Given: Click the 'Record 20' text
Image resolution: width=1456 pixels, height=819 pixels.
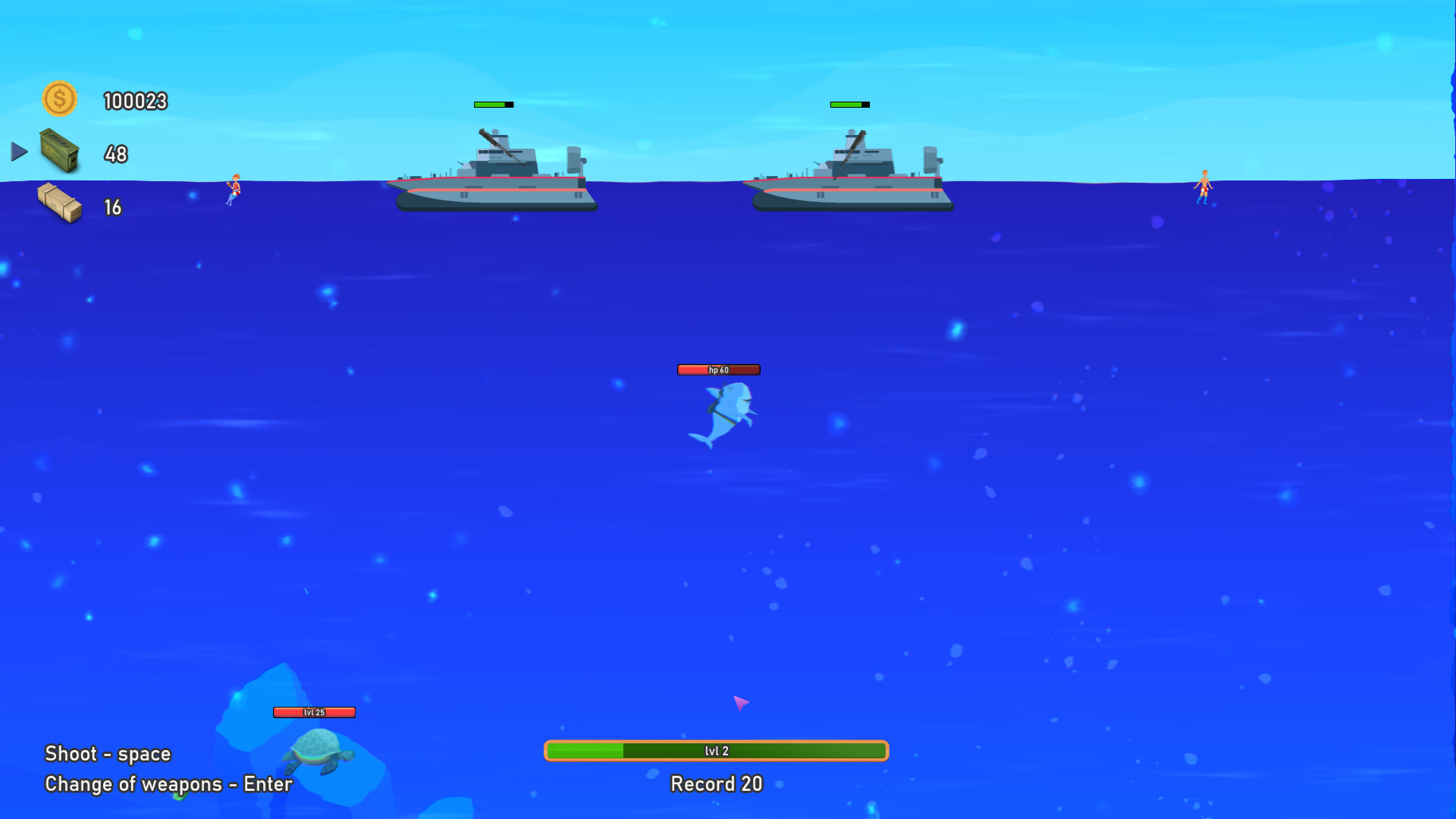Looking at the screenshot, I should click(x=715, y=784).
